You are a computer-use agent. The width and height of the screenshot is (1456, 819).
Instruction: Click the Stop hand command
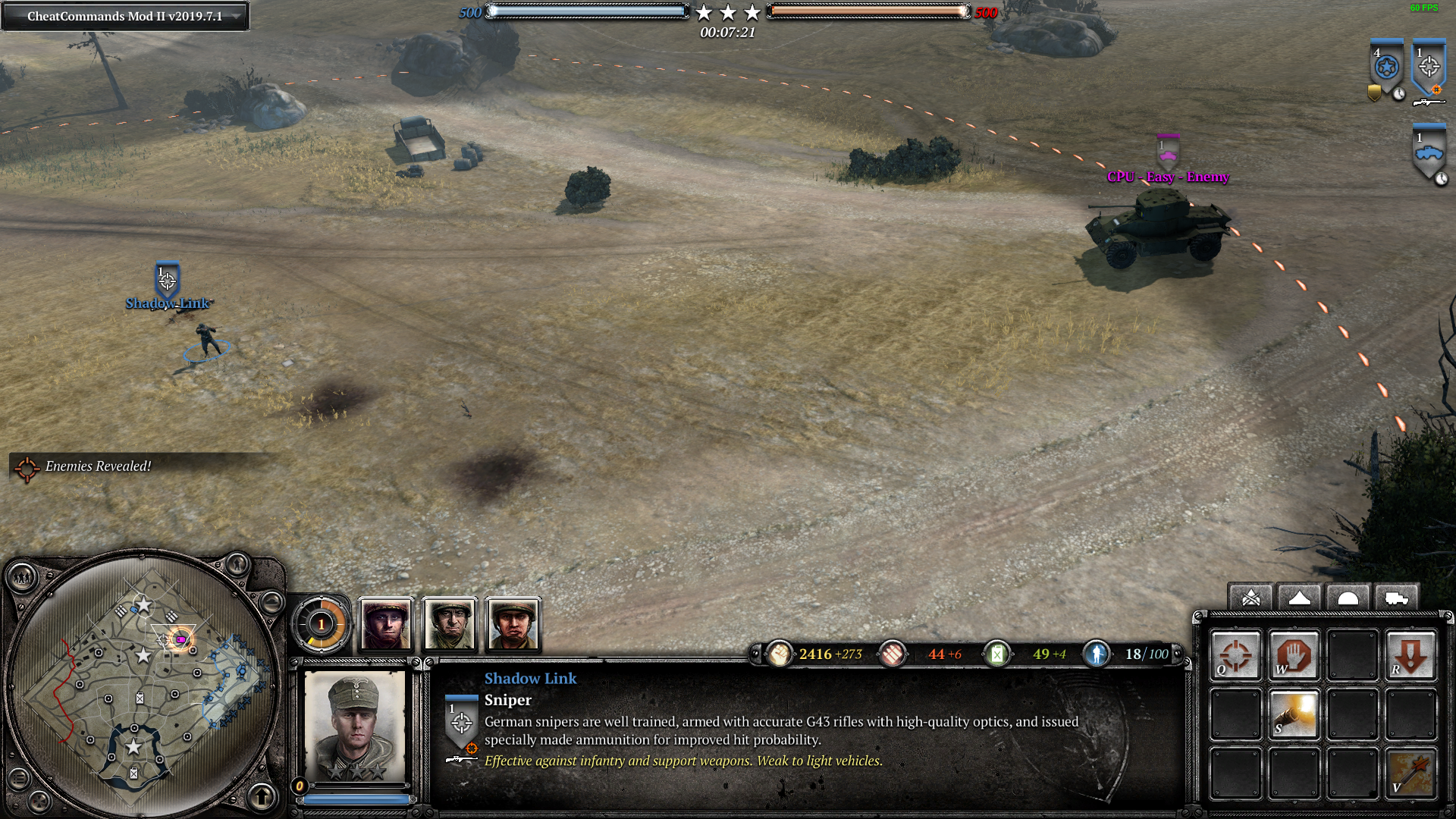pyautogui.click(x=1294, y=655)
